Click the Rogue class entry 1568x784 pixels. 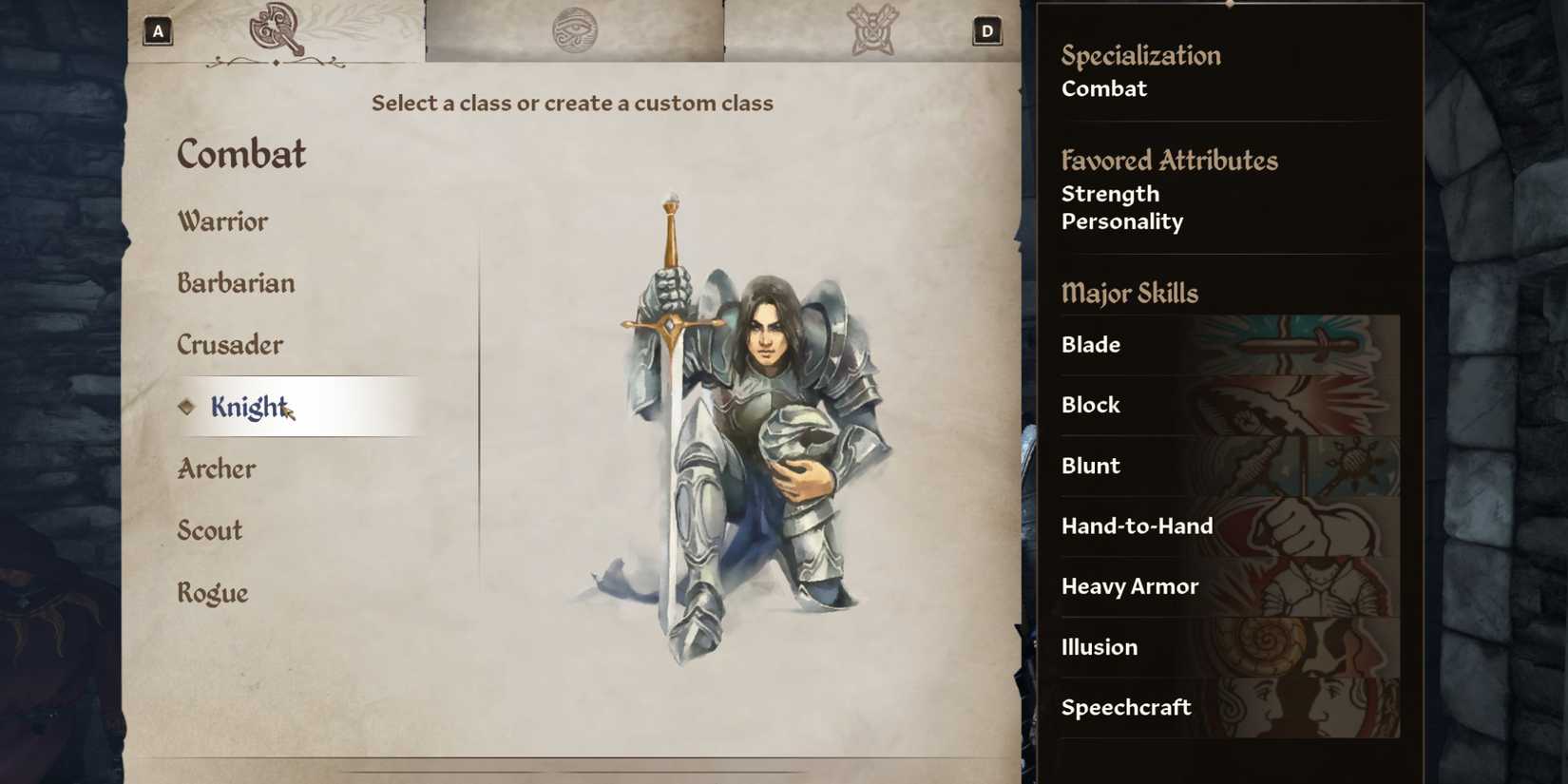click(x=211, y=592)
